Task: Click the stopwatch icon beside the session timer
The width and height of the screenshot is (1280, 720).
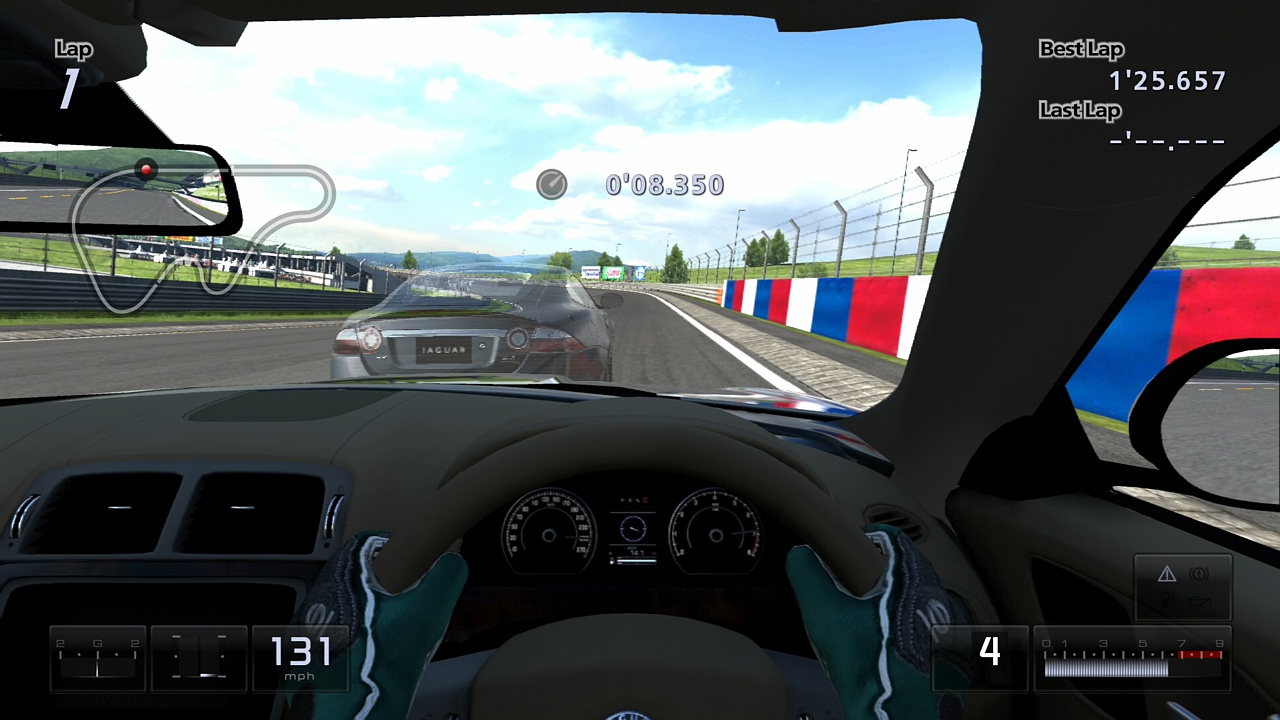Action: click(x=550, y=184)
